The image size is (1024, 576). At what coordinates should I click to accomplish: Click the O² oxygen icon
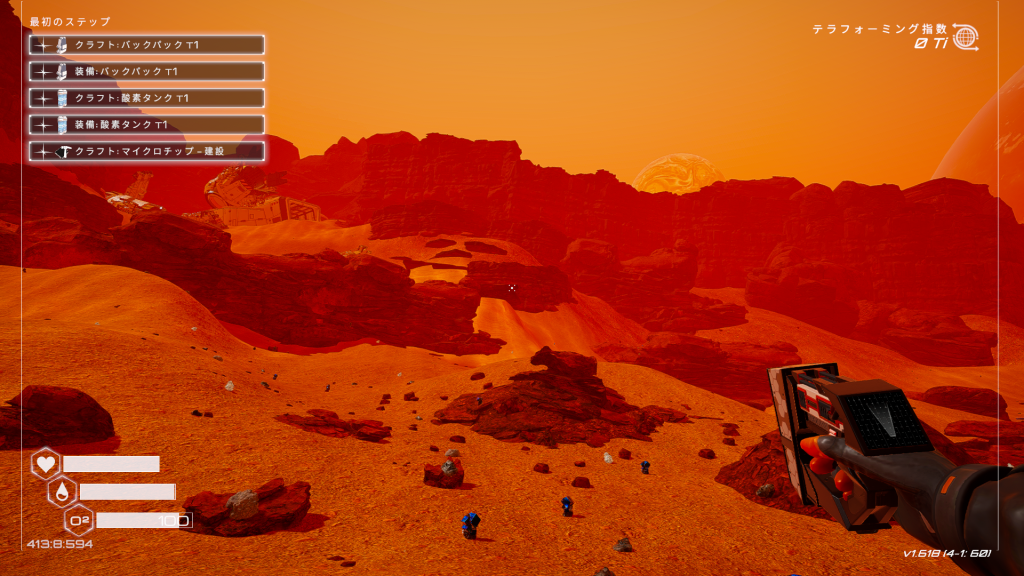(x=79, y=519)
